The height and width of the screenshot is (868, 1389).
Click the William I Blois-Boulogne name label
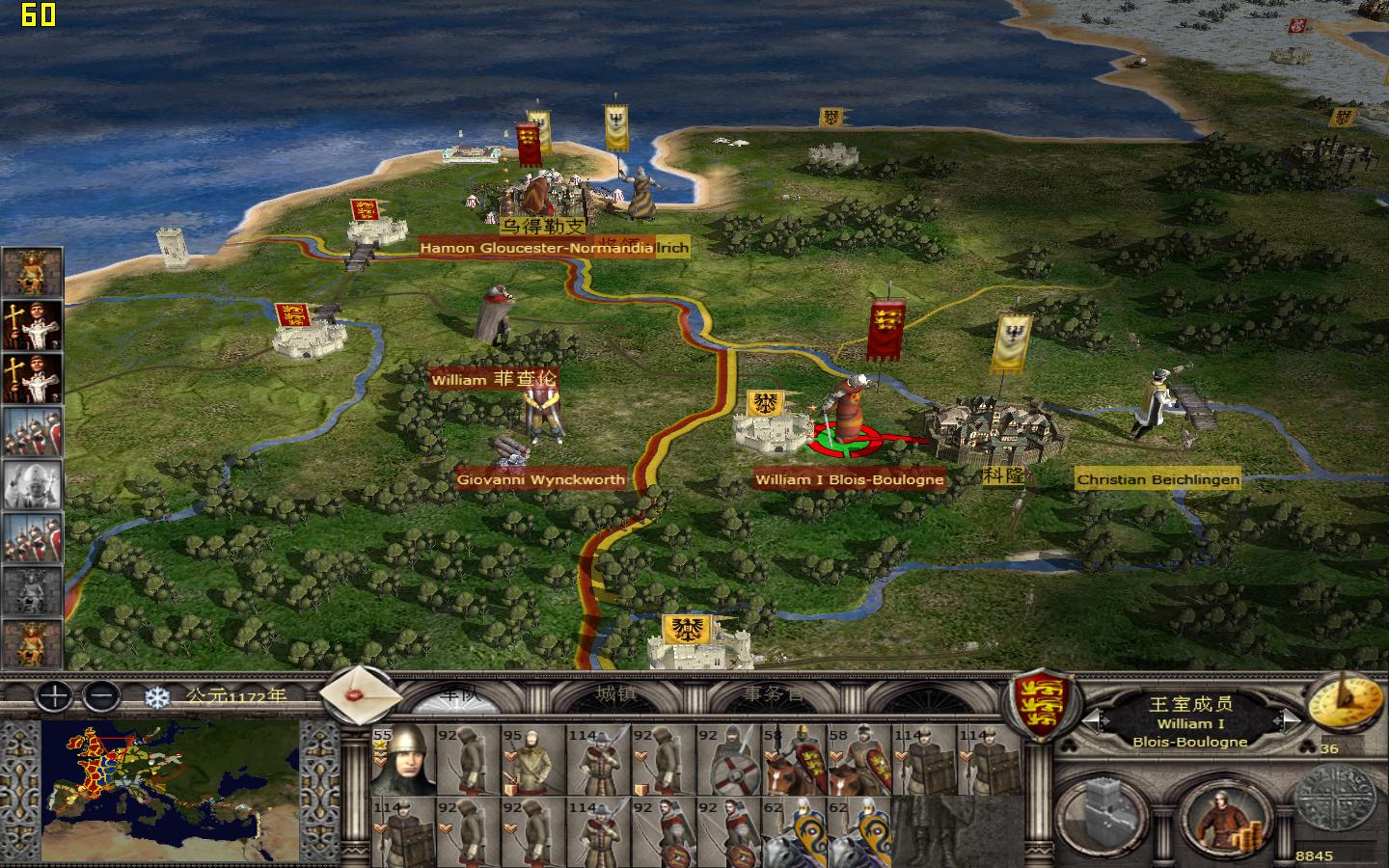(x=849, y=478)
